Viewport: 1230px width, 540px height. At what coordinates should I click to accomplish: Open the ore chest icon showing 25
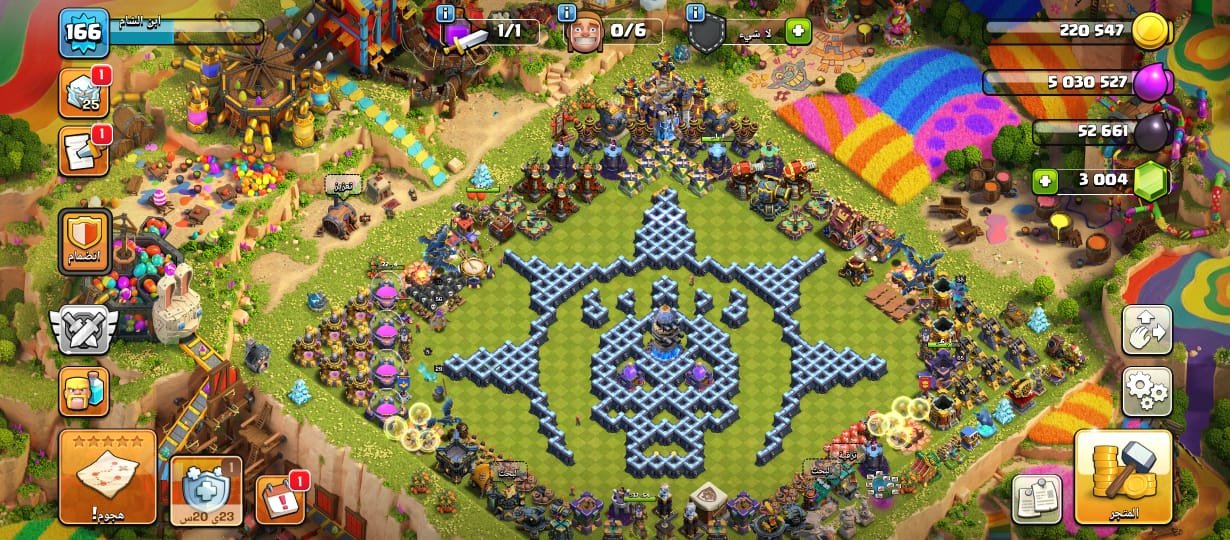pyautogui.click(x=84, y=93)
